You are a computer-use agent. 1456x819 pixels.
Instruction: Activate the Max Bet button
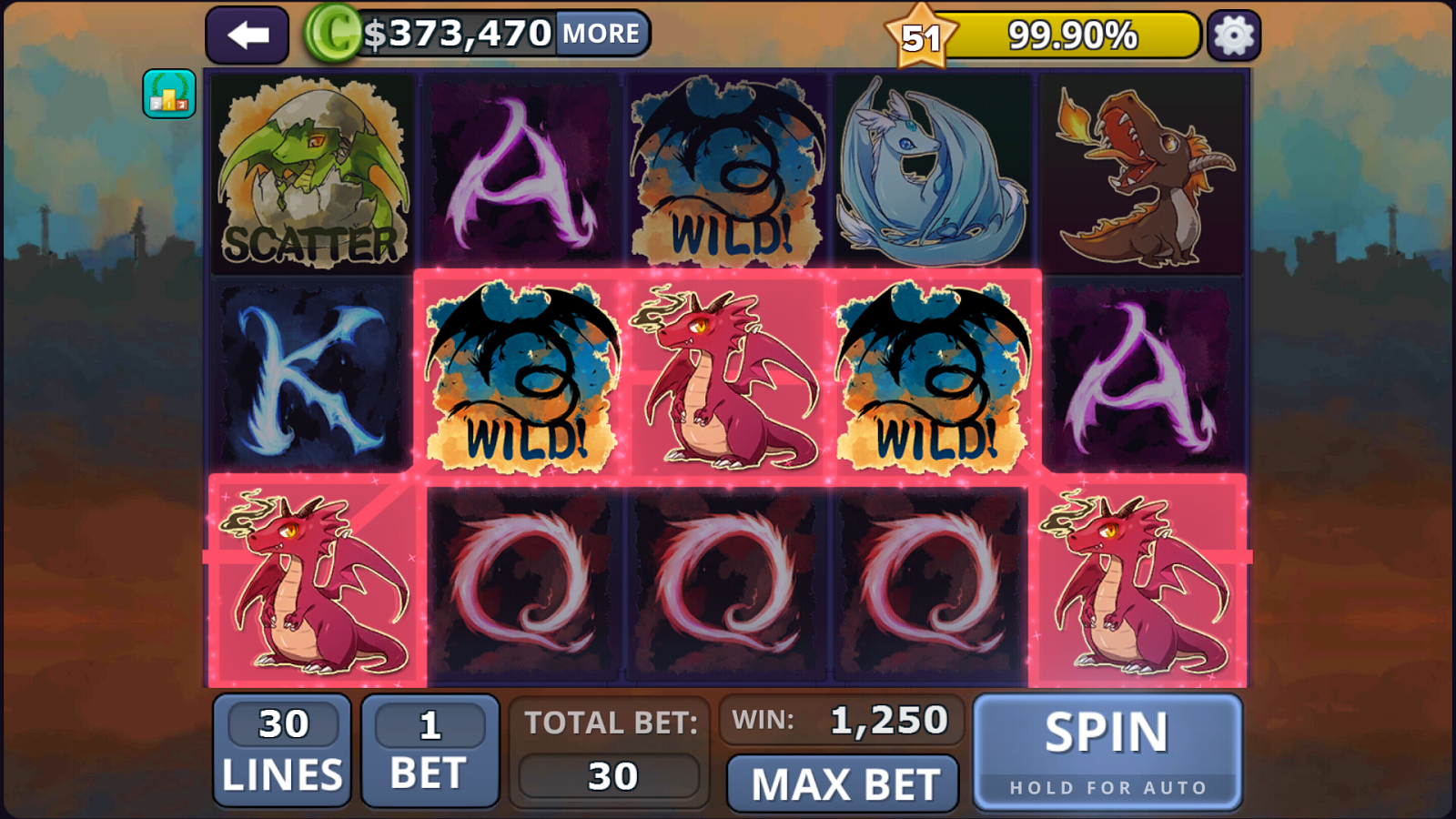click(x=844, y=784)
